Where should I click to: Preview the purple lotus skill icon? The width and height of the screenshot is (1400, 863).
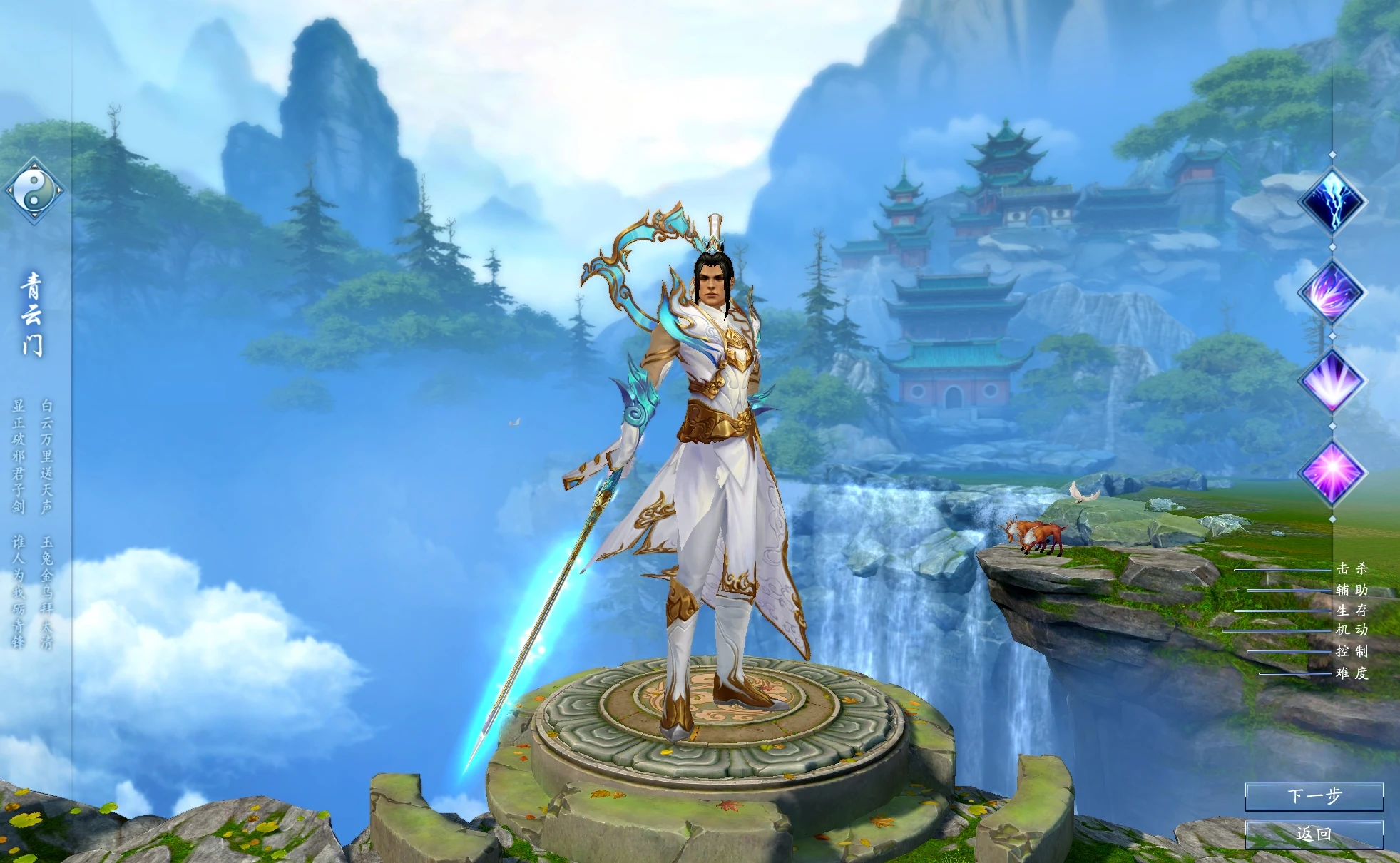(1332, 292)
